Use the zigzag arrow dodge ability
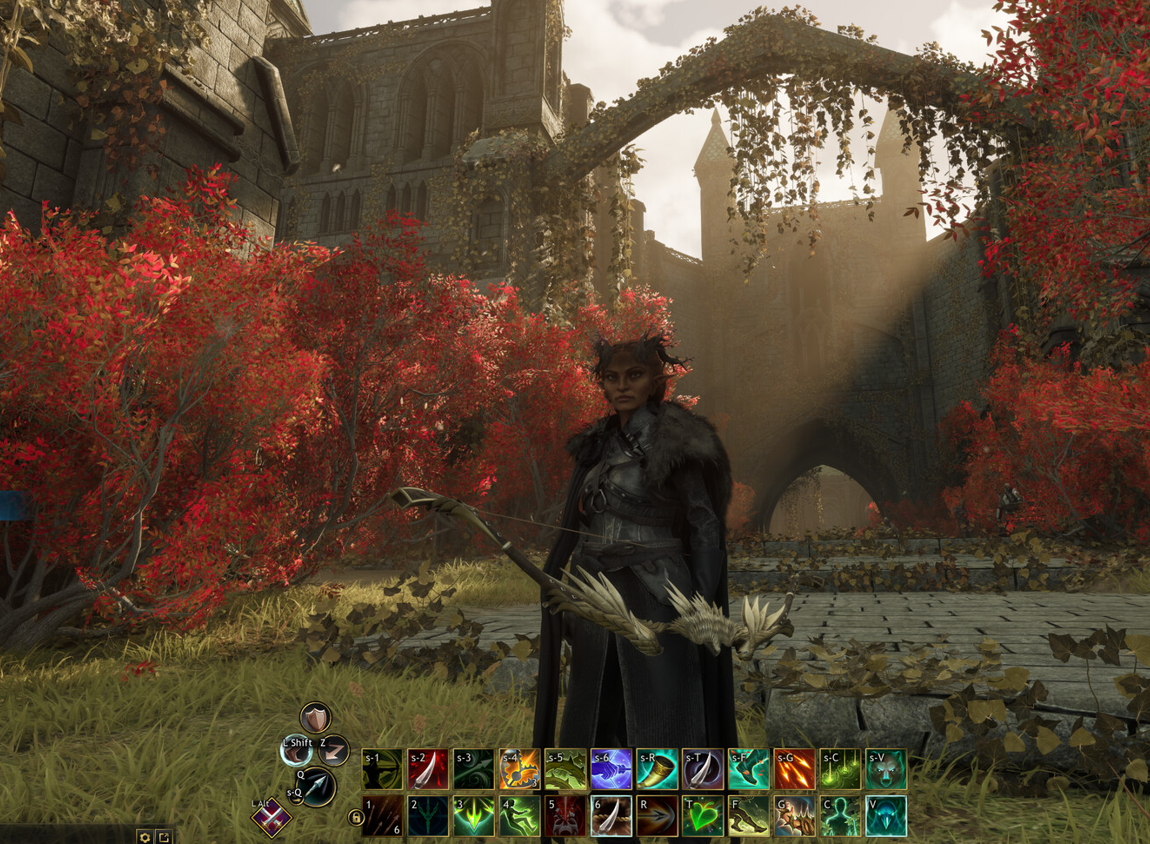 click(x=333, y=749)
